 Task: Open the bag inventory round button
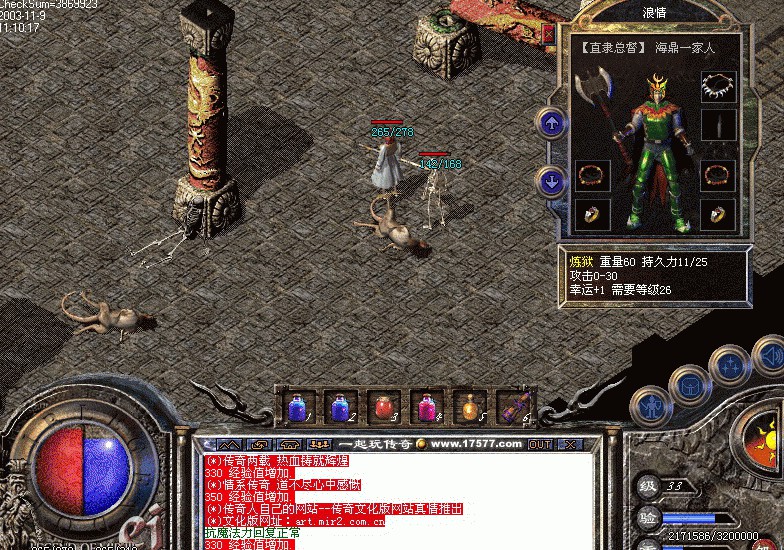tap(689, 384)
